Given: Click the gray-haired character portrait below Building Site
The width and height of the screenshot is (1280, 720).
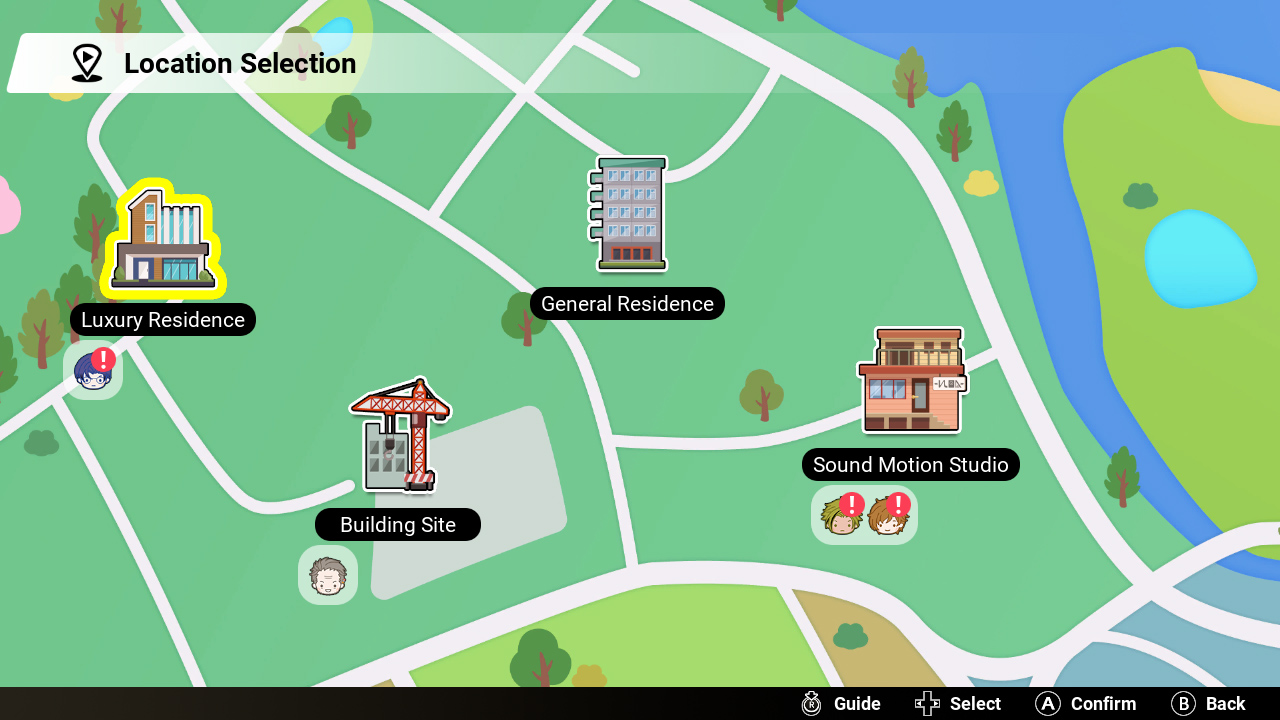Looking at the screenshot, I should [x=328, y=575].
